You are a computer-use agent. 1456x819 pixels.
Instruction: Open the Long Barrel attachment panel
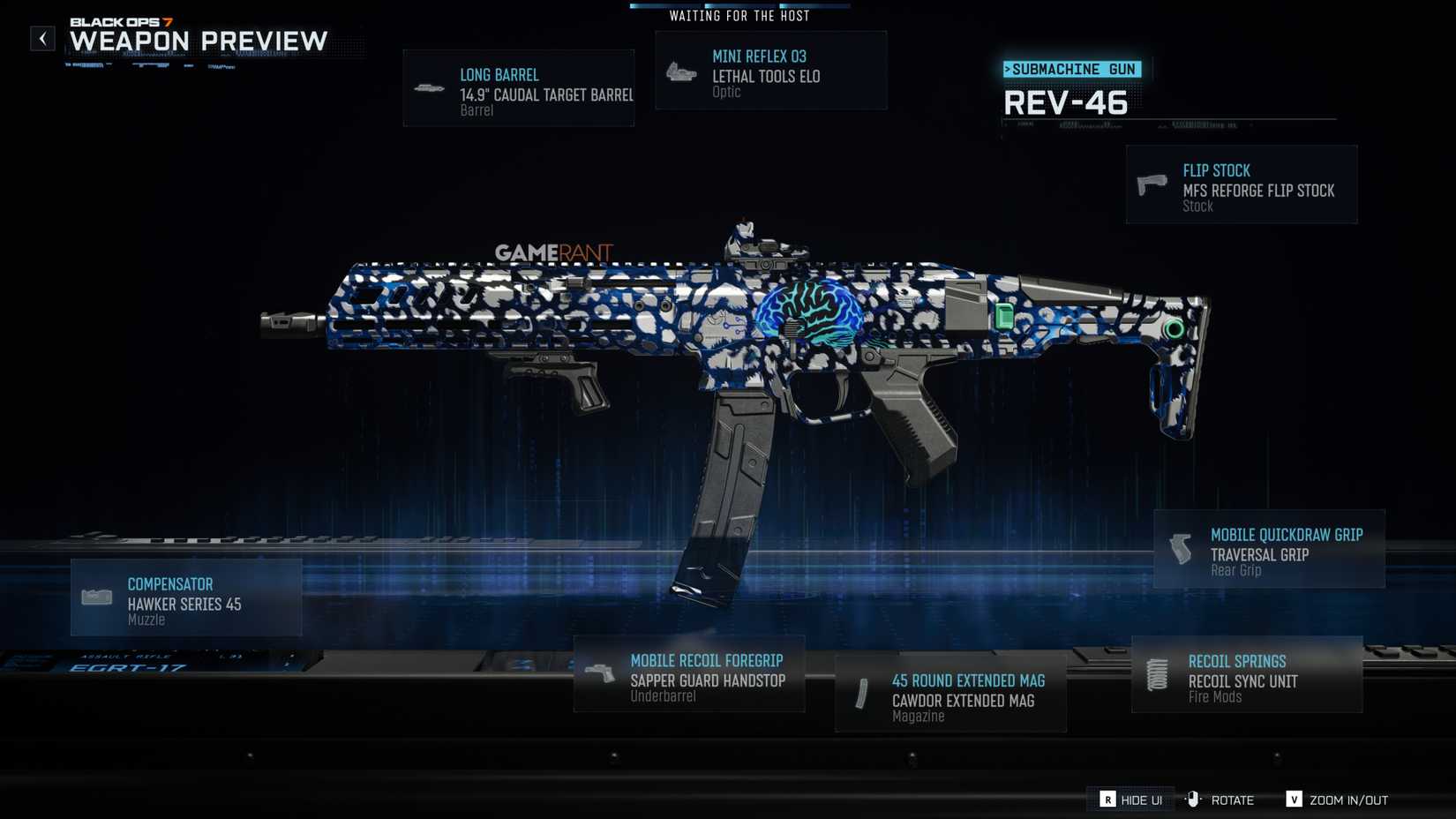tap(519, 86)
